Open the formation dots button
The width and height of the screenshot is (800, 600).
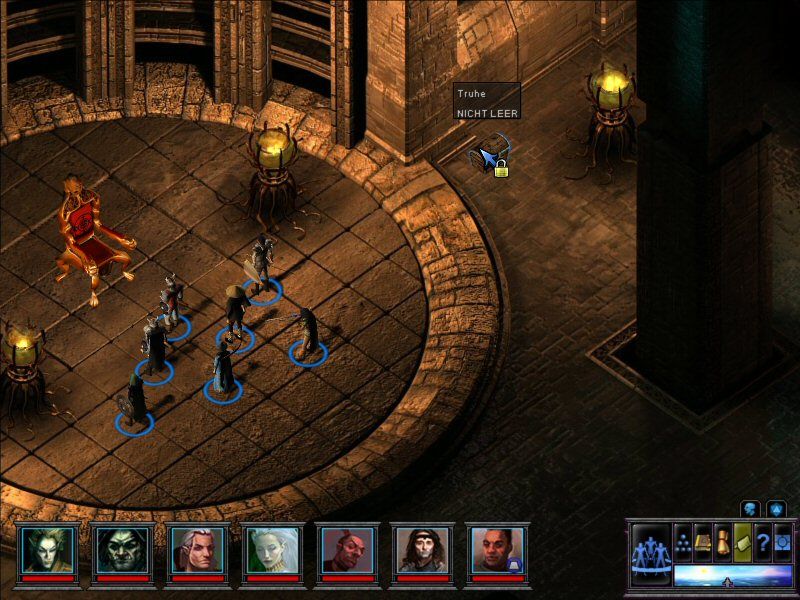683,541
